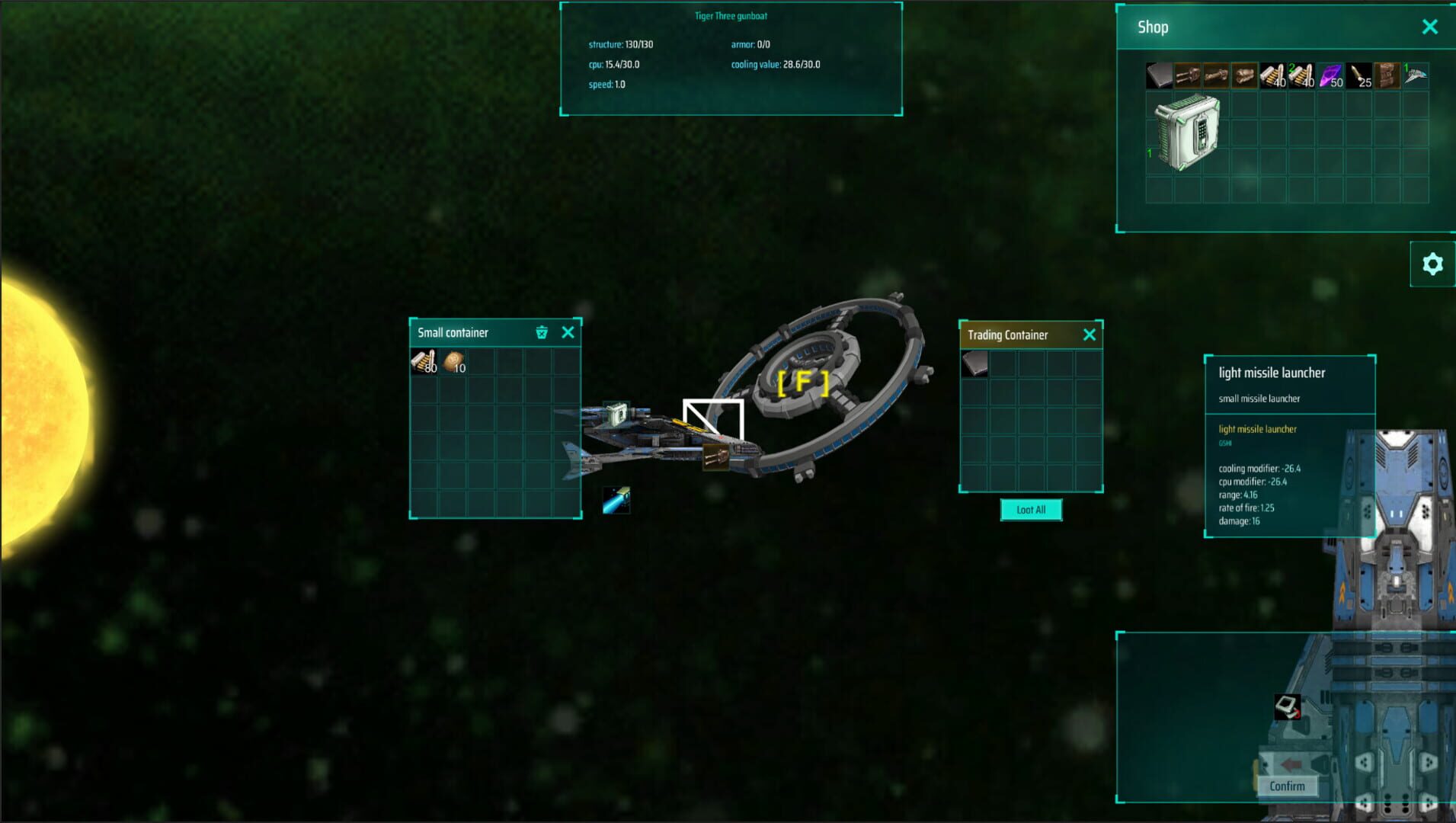Pick the bullet item priced 25 in Shop
1456x823 pixels.
1359,76
